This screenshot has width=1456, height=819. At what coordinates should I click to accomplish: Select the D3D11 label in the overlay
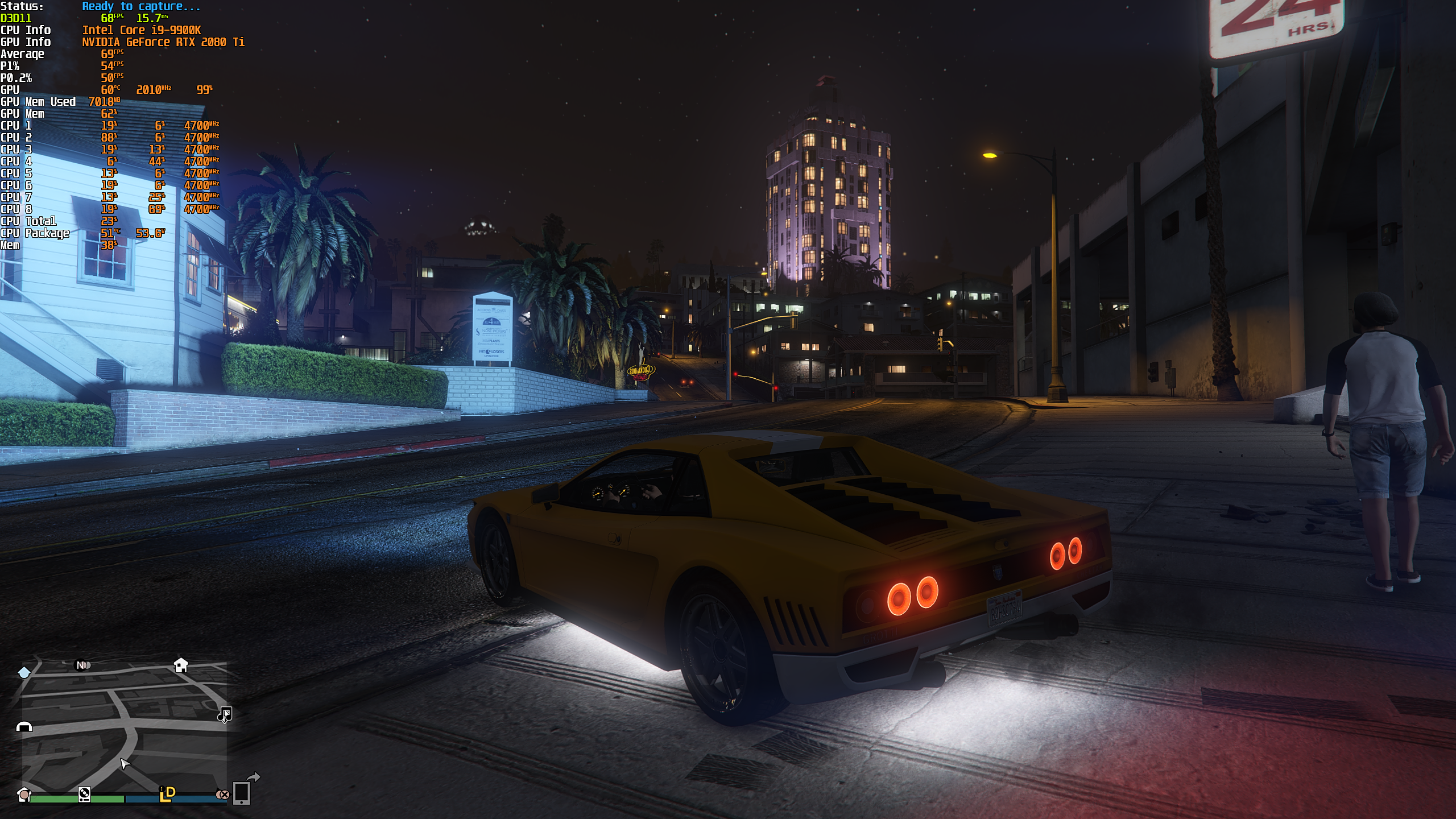pyautogui.click(x=15, y=18)
